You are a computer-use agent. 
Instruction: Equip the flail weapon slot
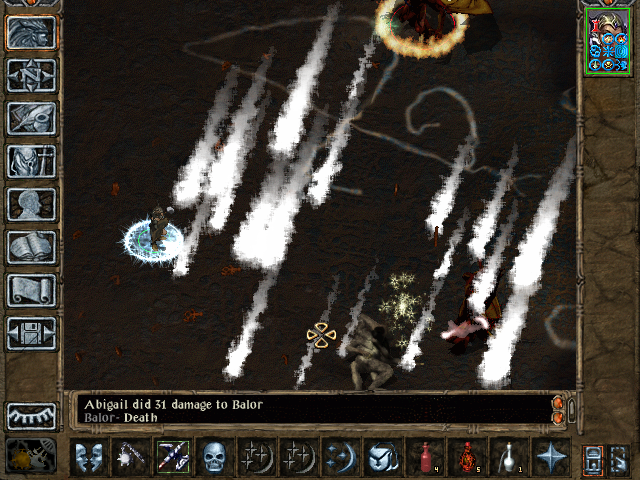coord(130,457)
